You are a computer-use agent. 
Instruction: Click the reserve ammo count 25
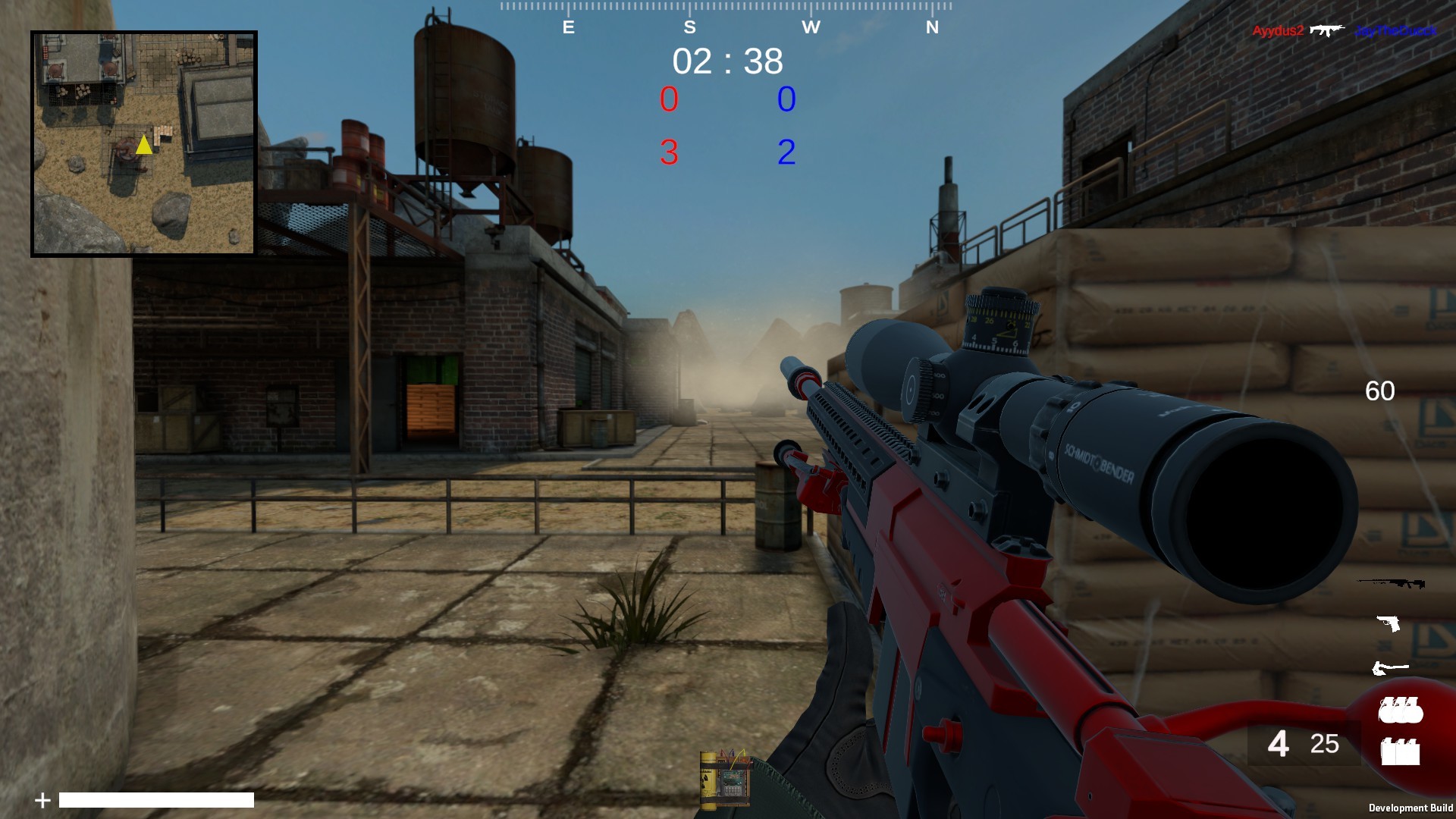coord(1325,744)
